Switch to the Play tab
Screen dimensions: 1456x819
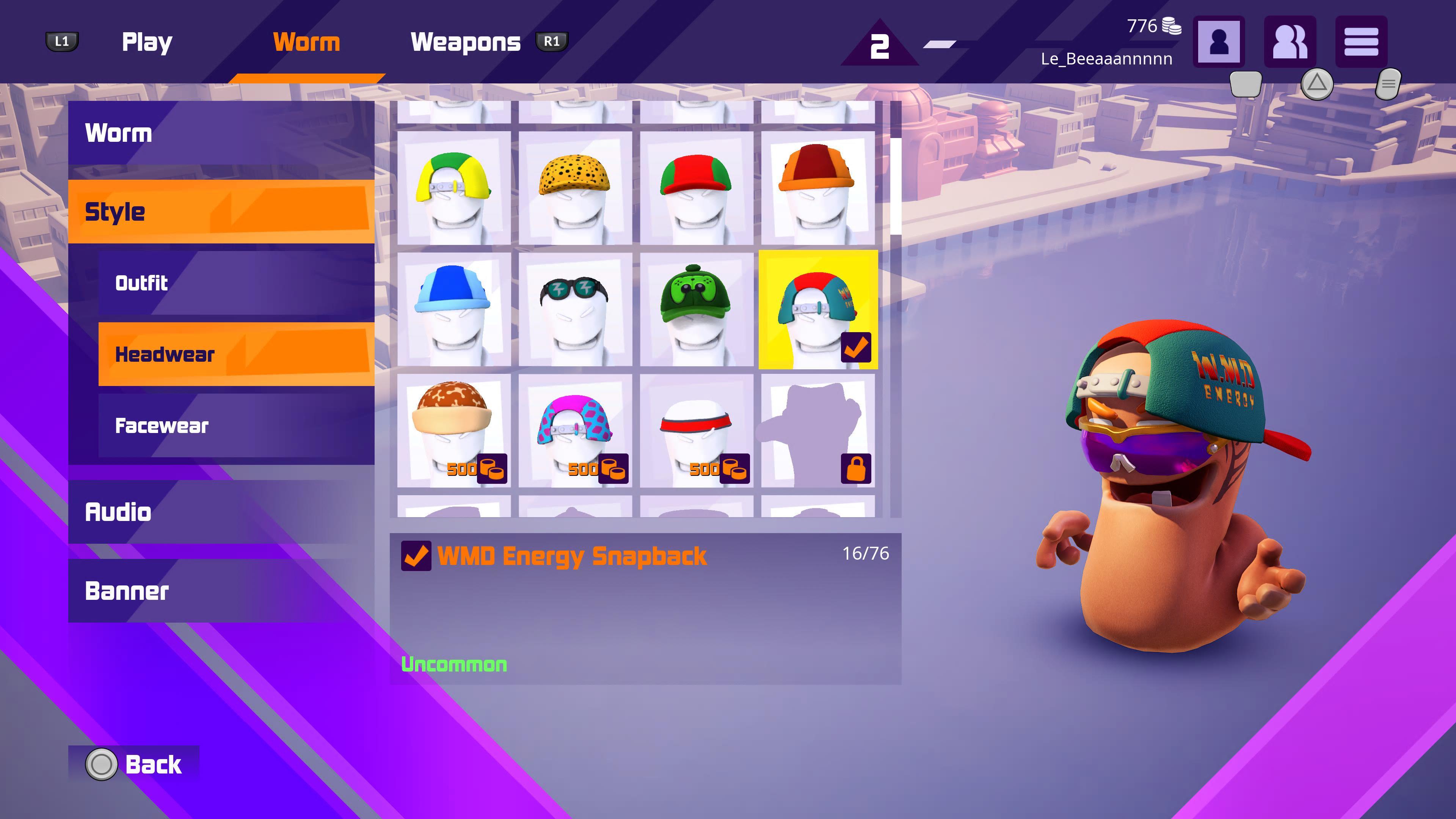click(x=147, y=42)
